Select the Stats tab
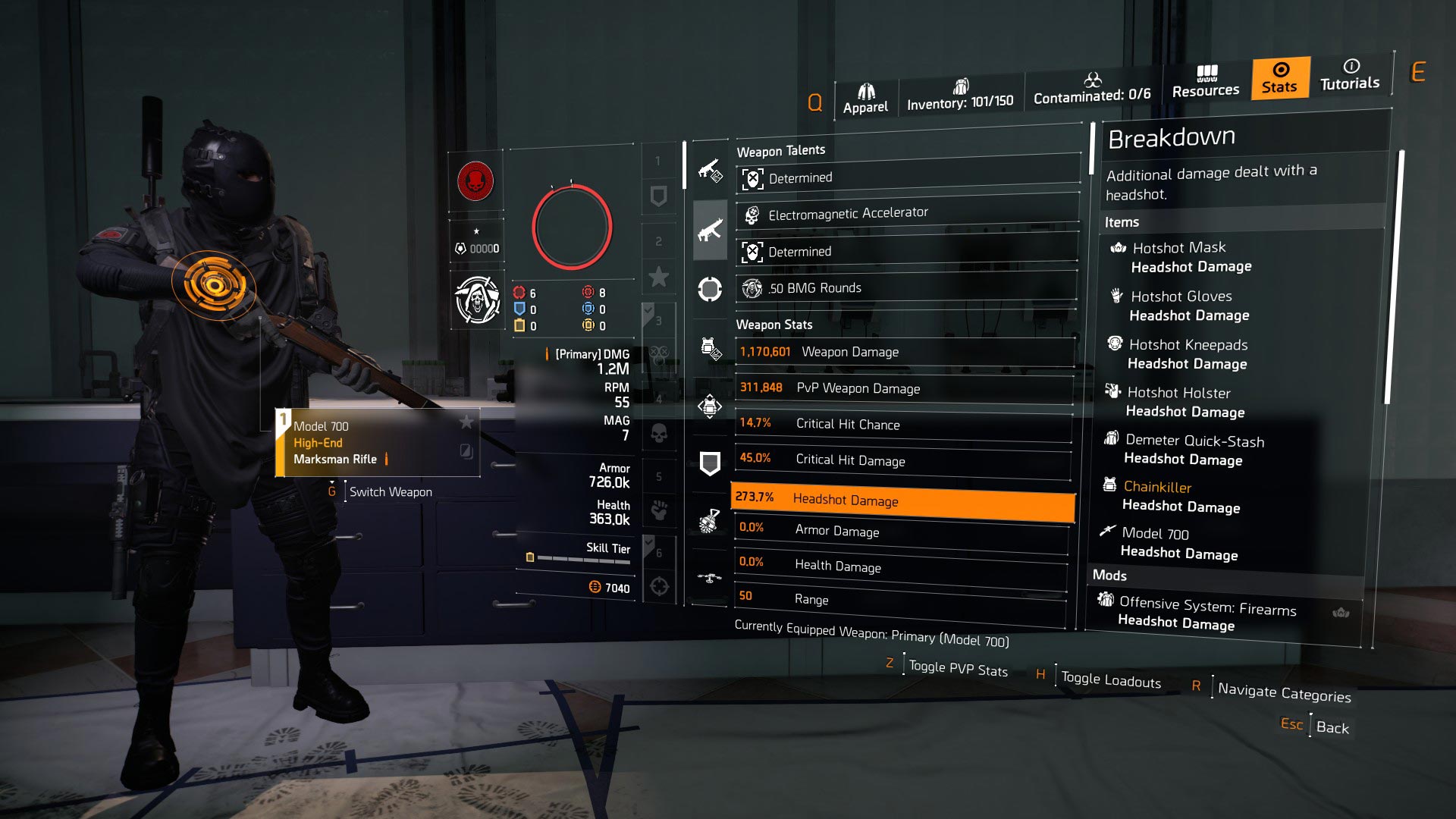The width and height of the screenshot is (1456, 819). point(1280,78)
